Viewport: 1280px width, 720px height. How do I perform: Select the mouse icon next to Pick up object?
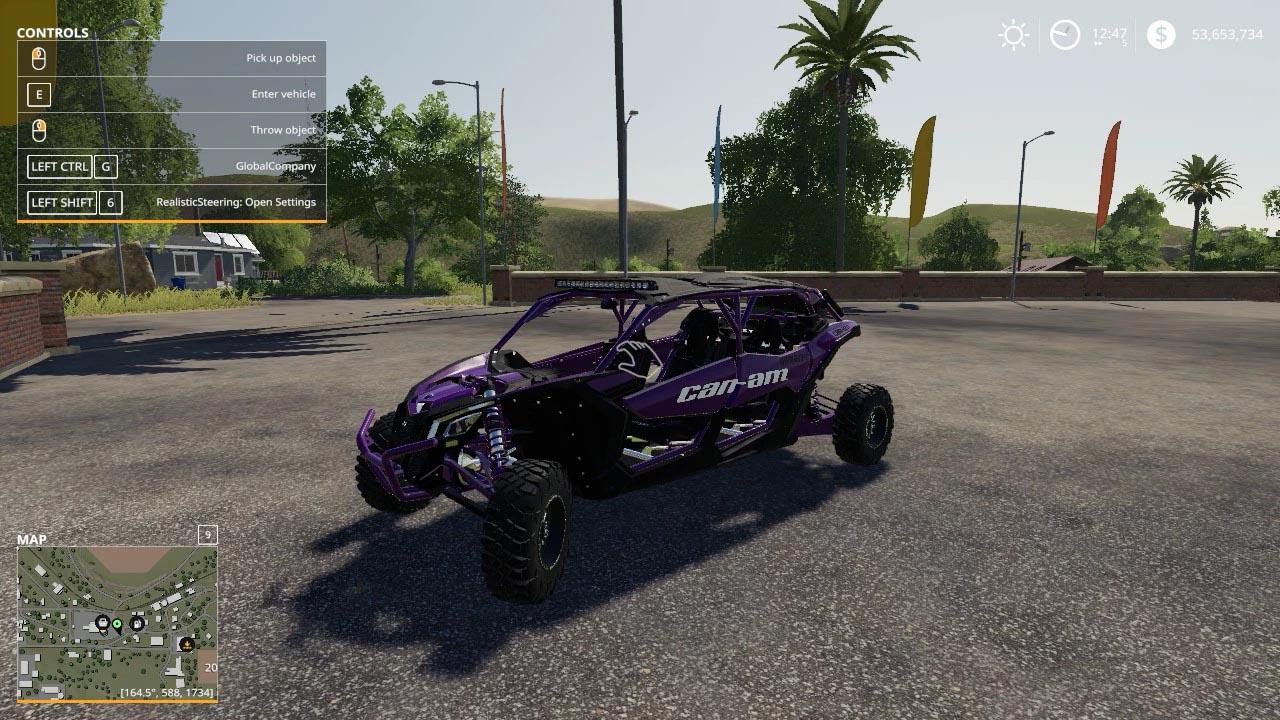[40, 57]
